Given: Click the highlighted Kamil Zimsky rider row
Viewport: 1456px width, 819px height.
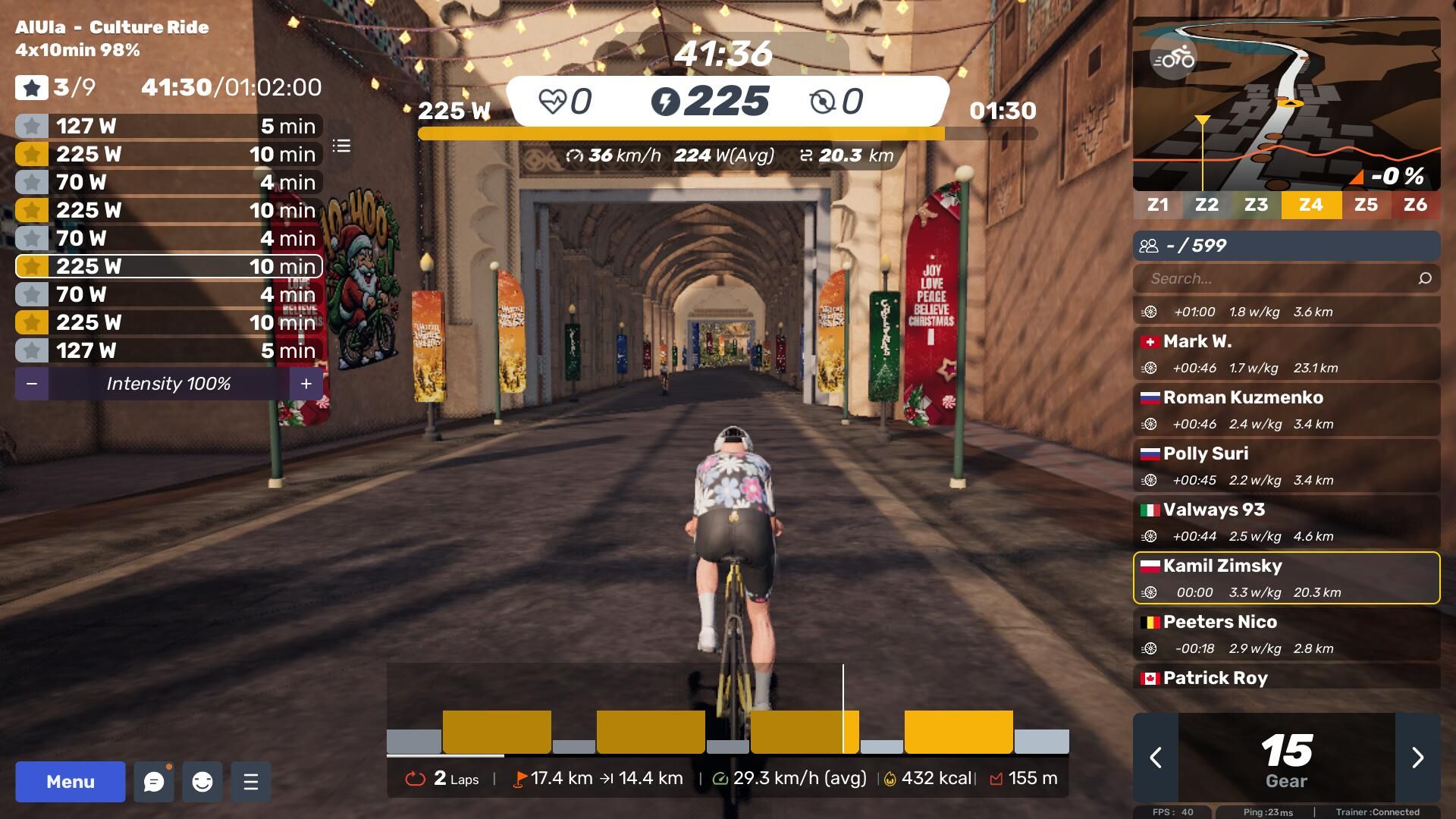Looking at the screenshot, I should pos(1286,578).
